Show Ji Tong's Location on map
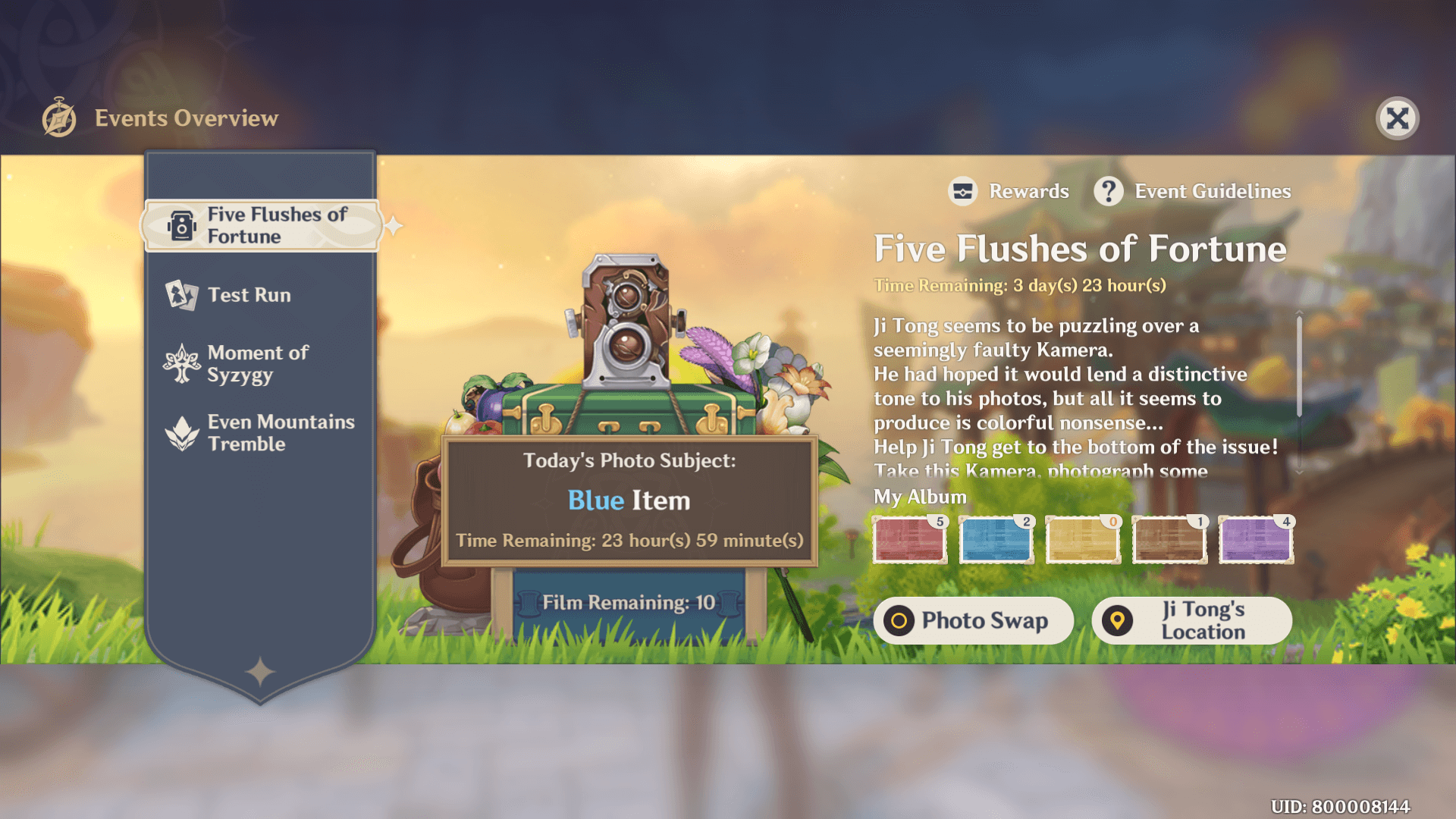The width and height of the screenshot is (1456, 819). click(1191, 620)
